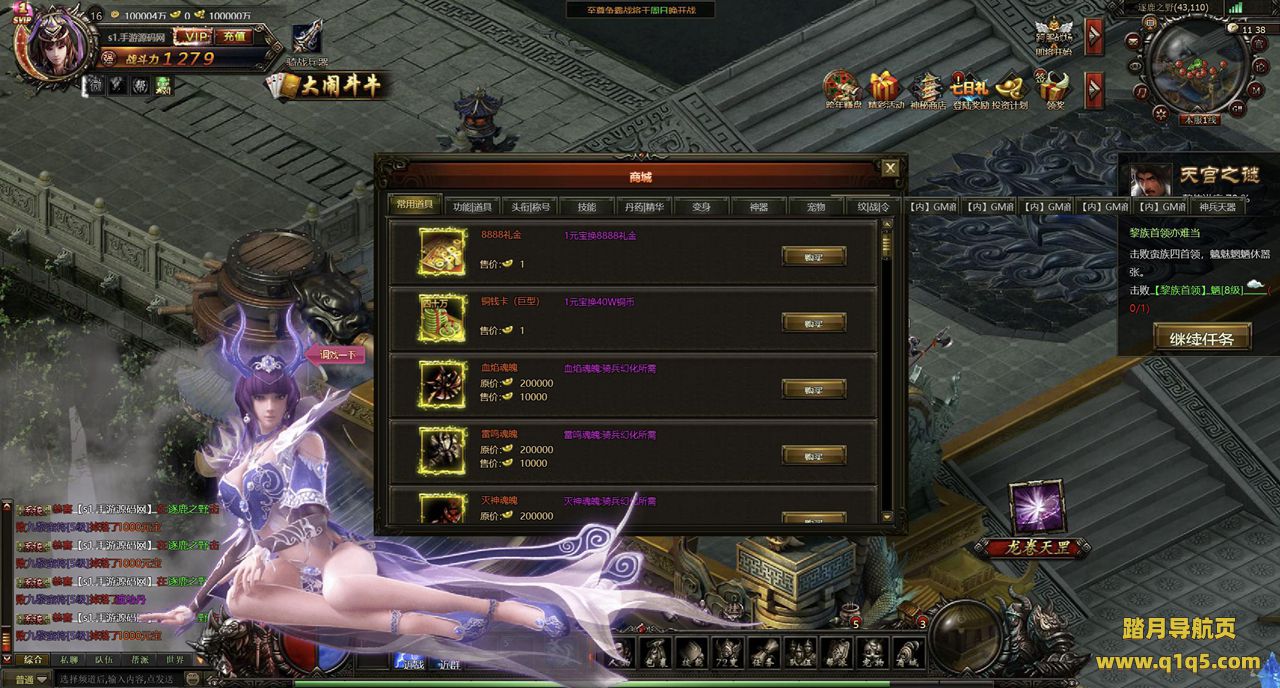Open the 神器 shop tab
Screen dimensions: 1280x688
coord(758,207)
